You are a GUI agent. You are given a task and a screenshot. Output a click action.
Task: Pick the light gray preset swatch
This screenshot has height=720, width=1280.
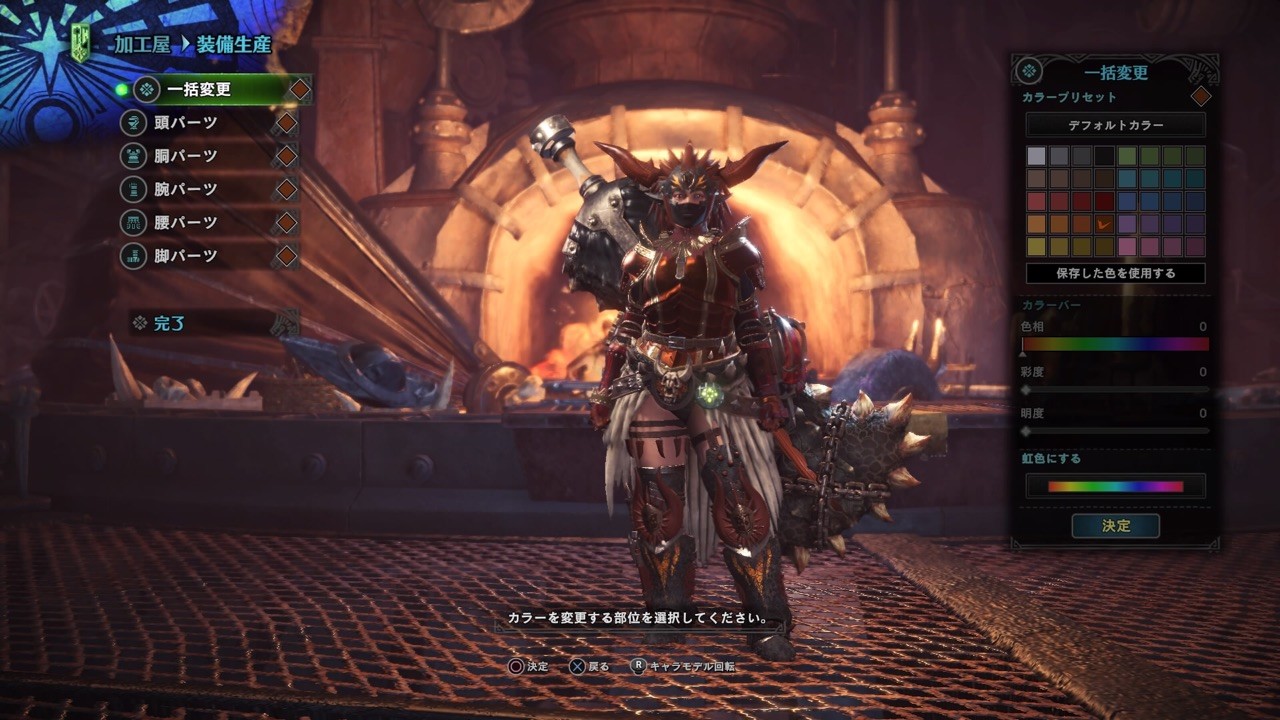(x=1036, y=156)
